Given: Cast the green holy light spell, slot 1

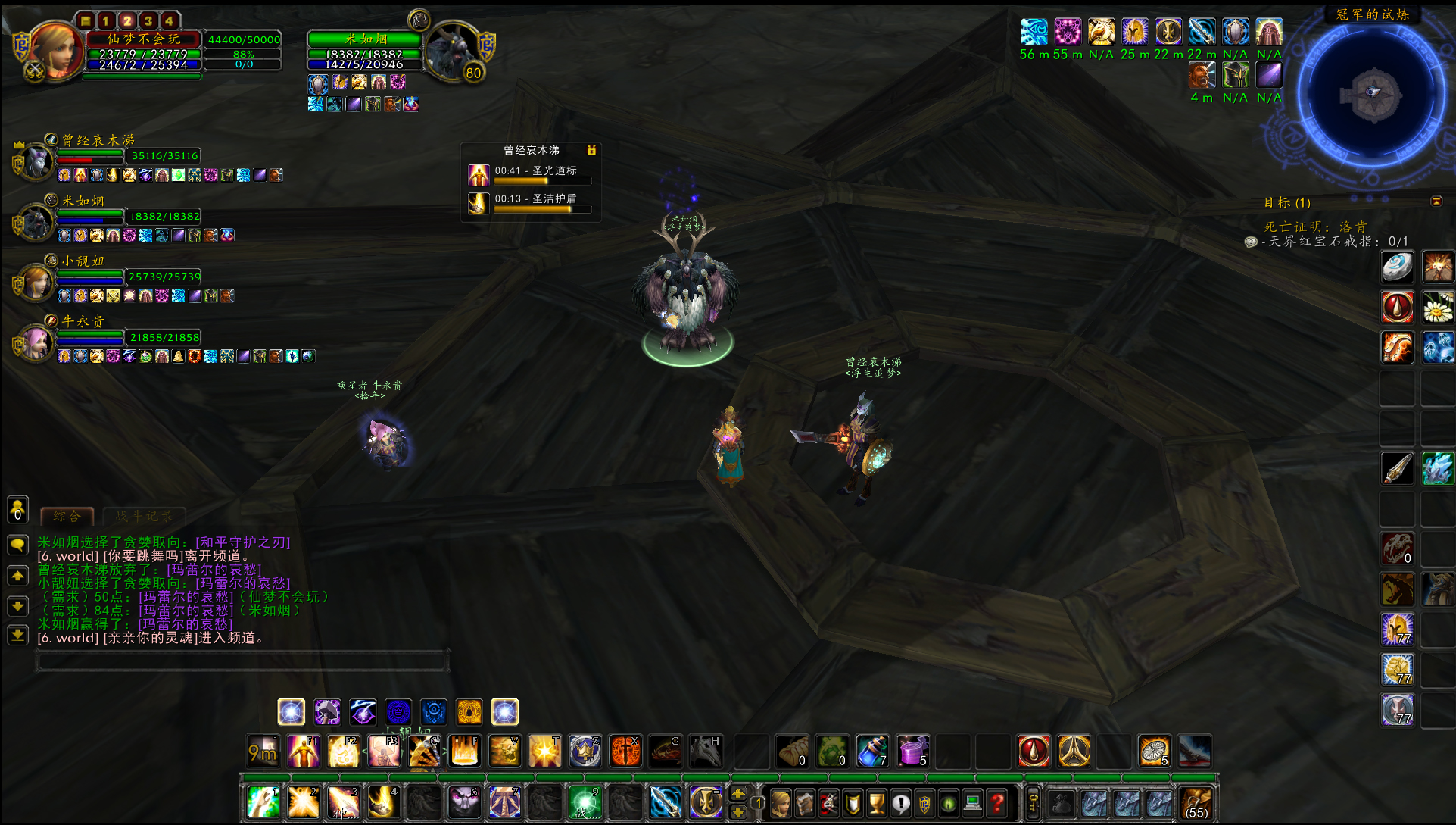Looking at the screenshot, I should coord(263,802).
